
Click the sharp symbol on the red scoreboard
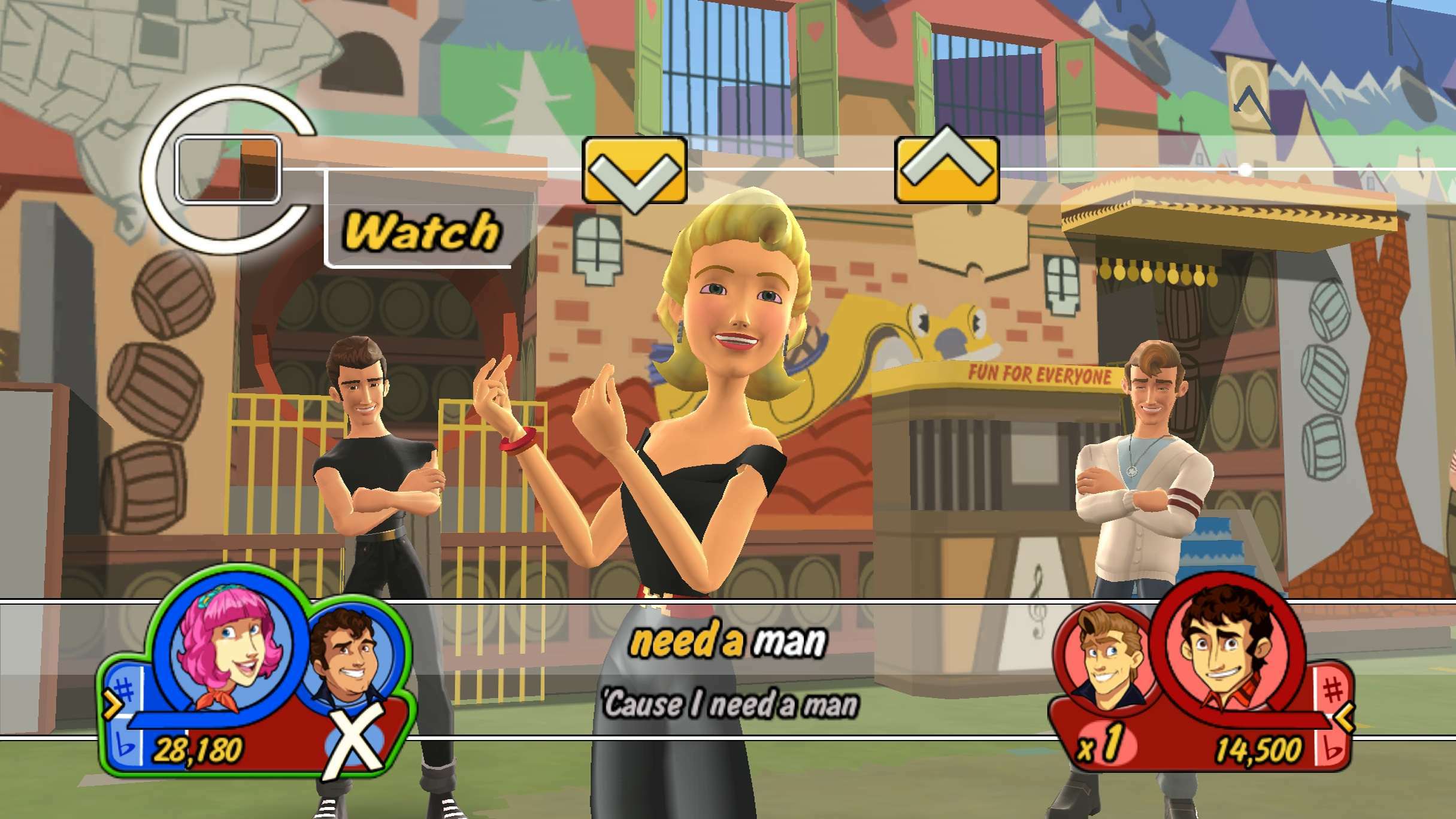1333,689
